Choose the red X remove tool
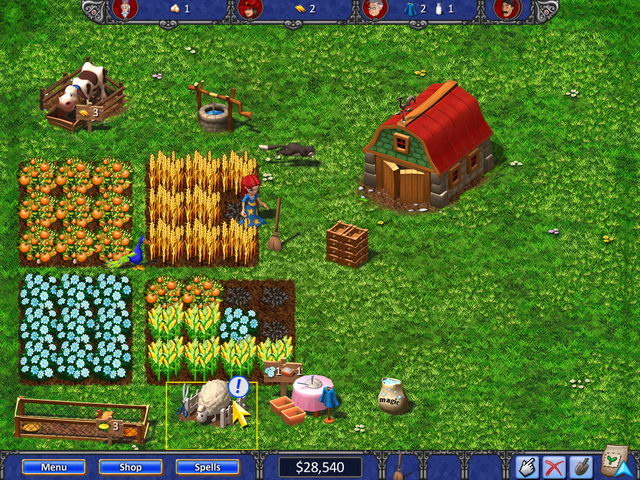This screenshot has width=640, height=480. 553,467
